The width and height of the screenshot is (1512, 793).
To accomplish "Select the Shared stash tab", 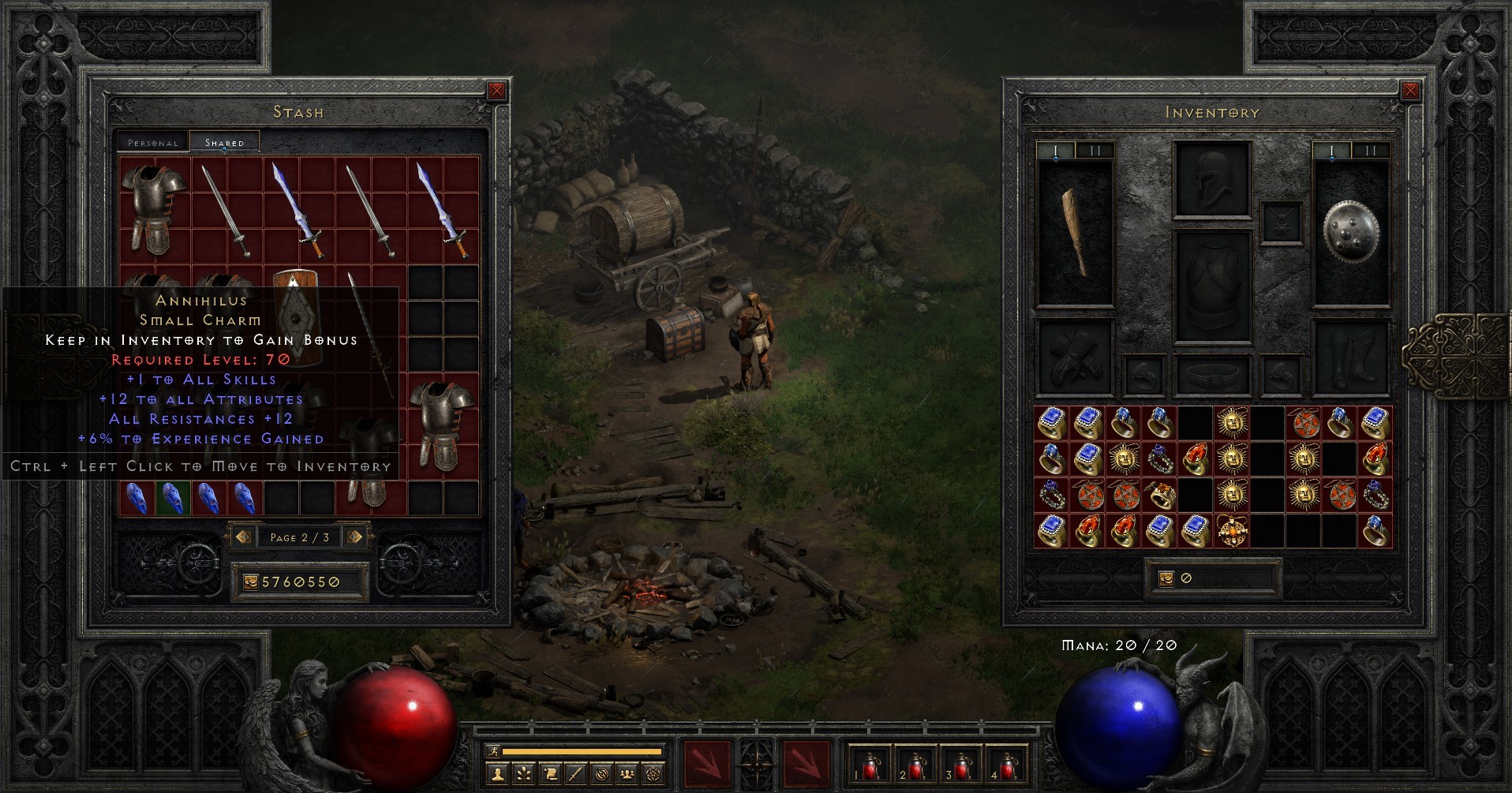I will [x=223, y=142].
